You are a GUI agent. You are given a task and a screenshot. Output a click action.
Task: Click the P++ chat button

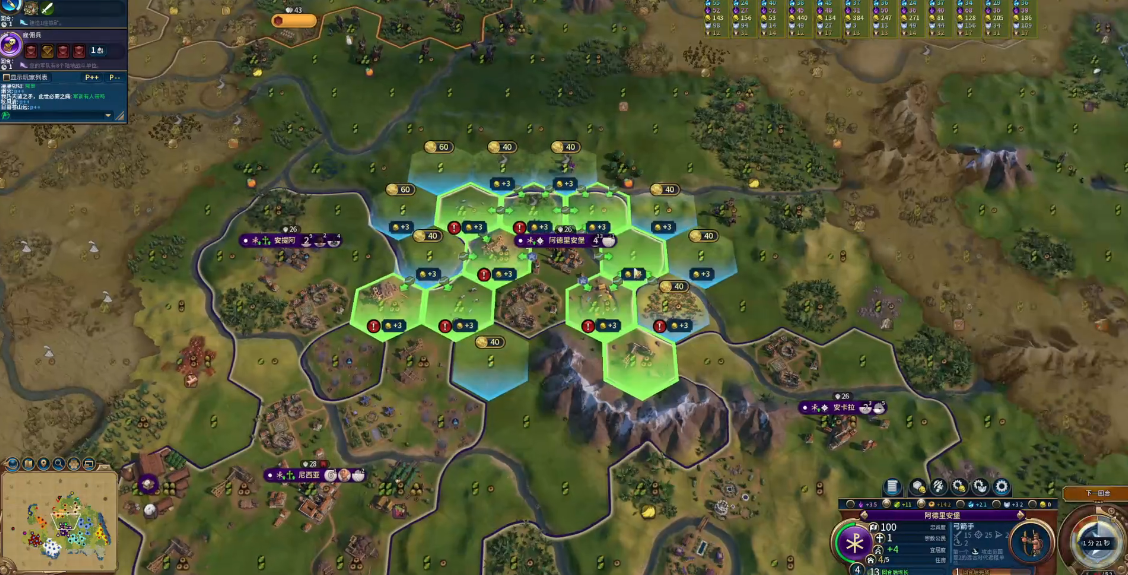[92, 76]
